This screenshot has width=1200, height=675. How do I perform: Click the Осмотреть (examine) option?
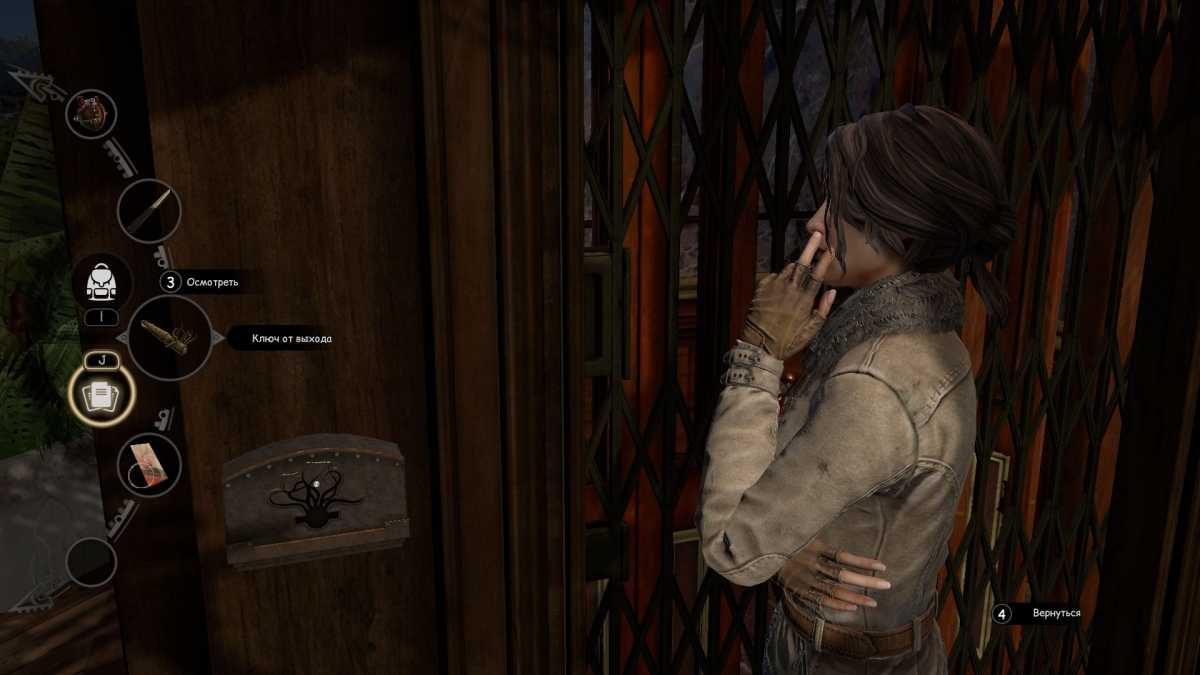click(x=212, y=282)
